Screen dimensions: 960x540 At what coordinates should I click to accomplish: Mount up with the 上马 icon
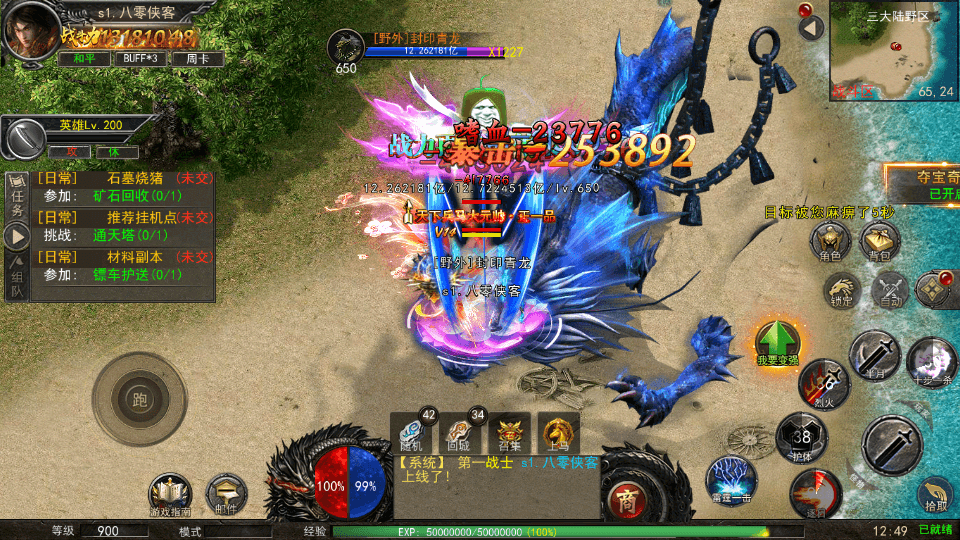559,433
